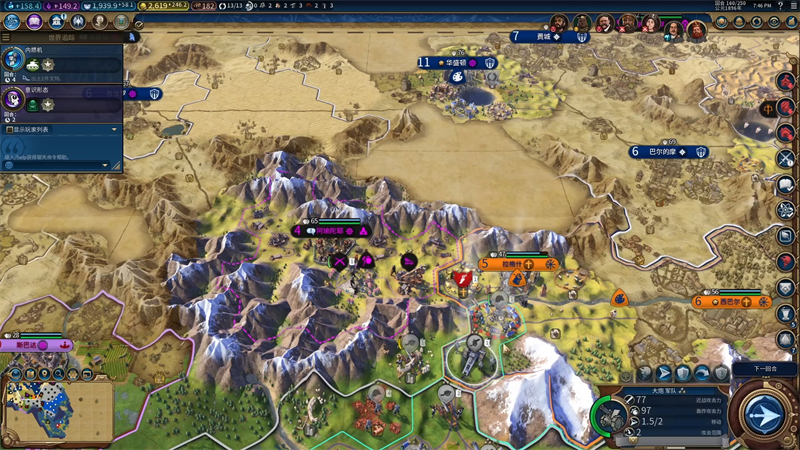This screenshot has width=800, height=450.
Task: Choose the unit's fortify shield action
Action: click(683, 372)
